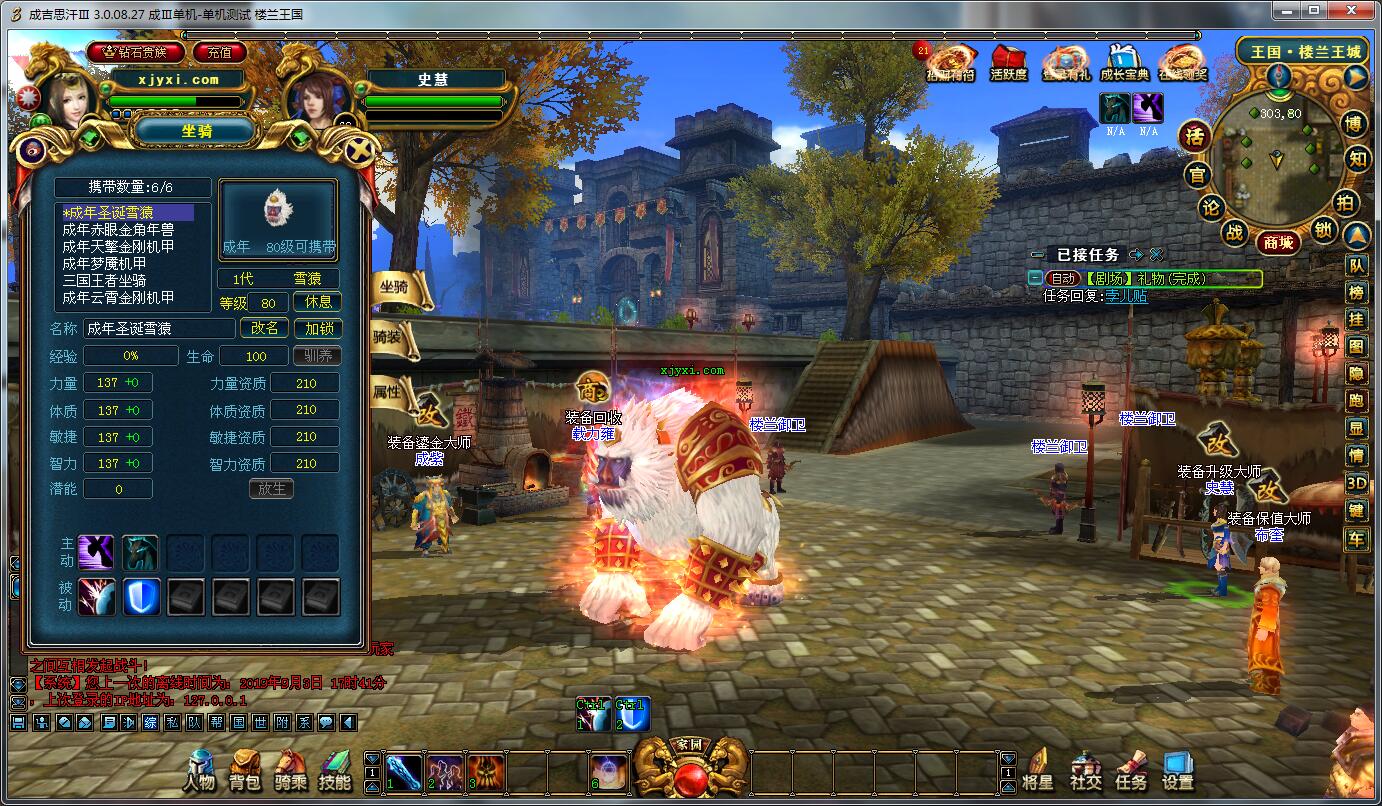
Task: Close the mount panel with the X button
Action: 361,151
